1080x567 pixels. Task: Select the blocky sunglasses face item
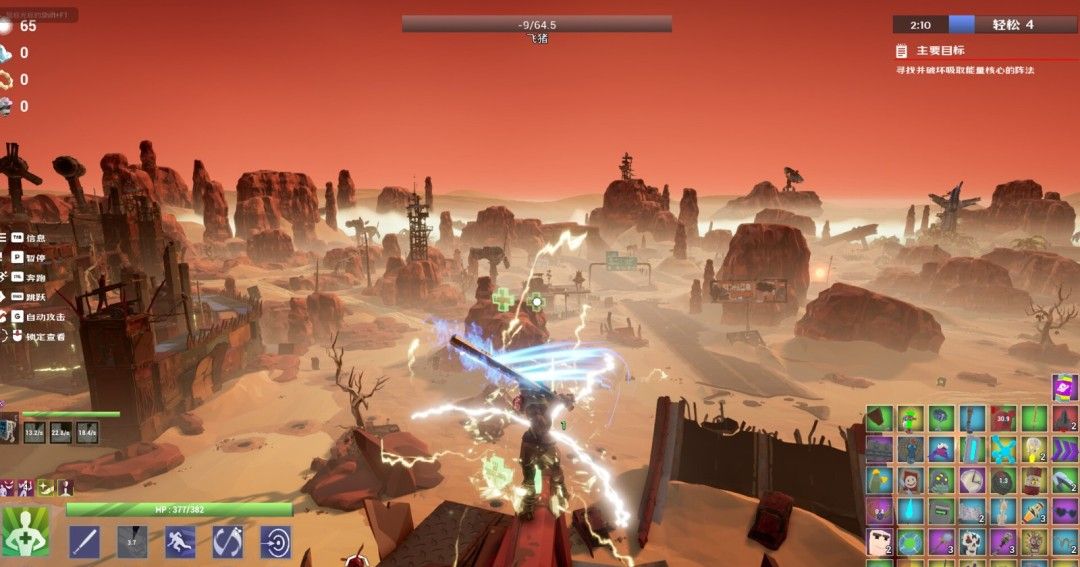click(879, 542)
